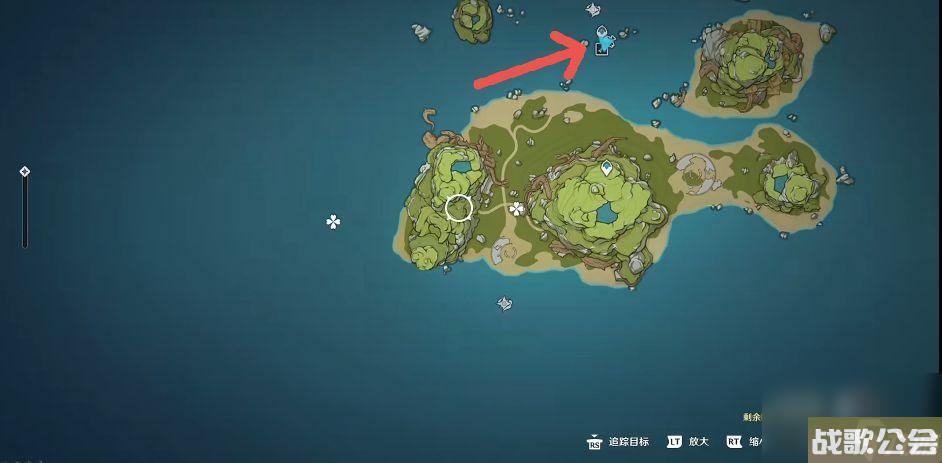Click the map zoom slider's diamond handle
Screen dimensions: 942x463
[25, 172]
